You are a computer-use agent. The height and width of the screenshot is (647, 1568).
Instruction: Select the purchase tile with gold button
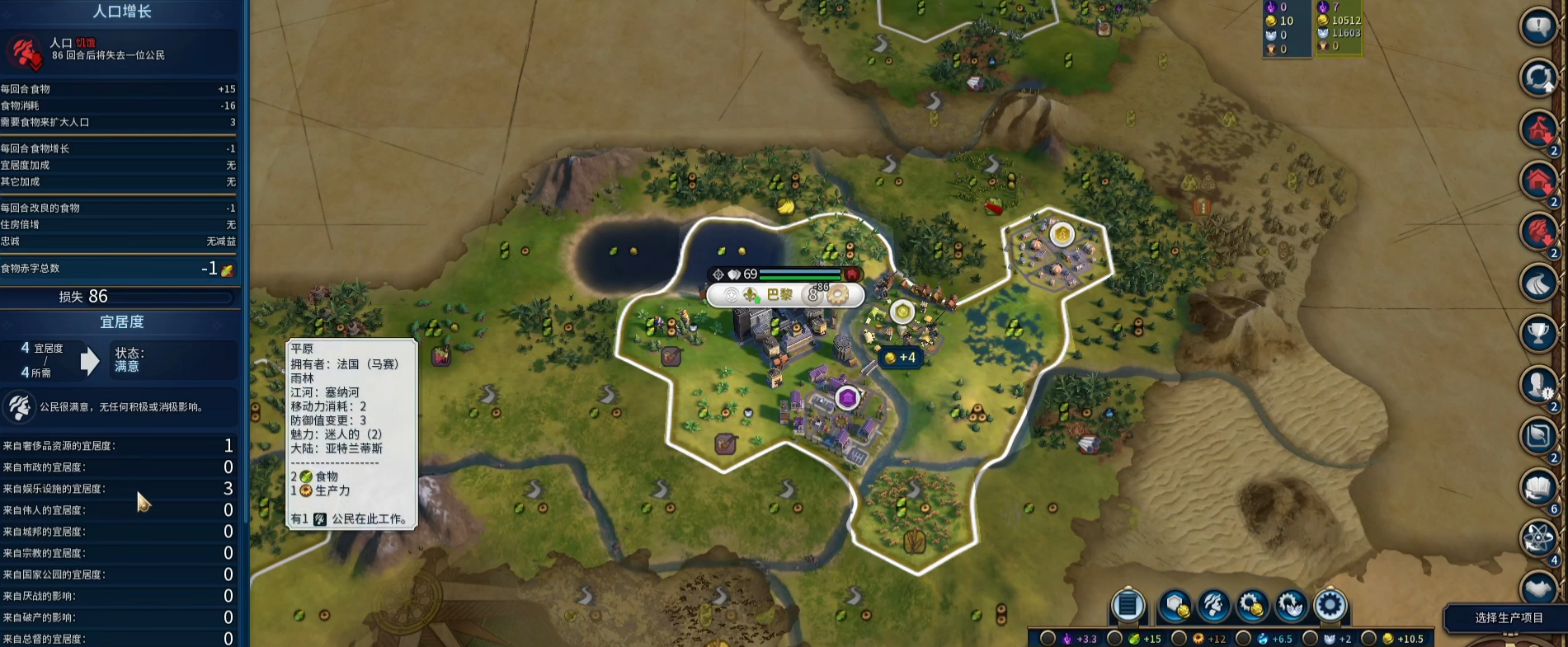(x=1175, y=606)
